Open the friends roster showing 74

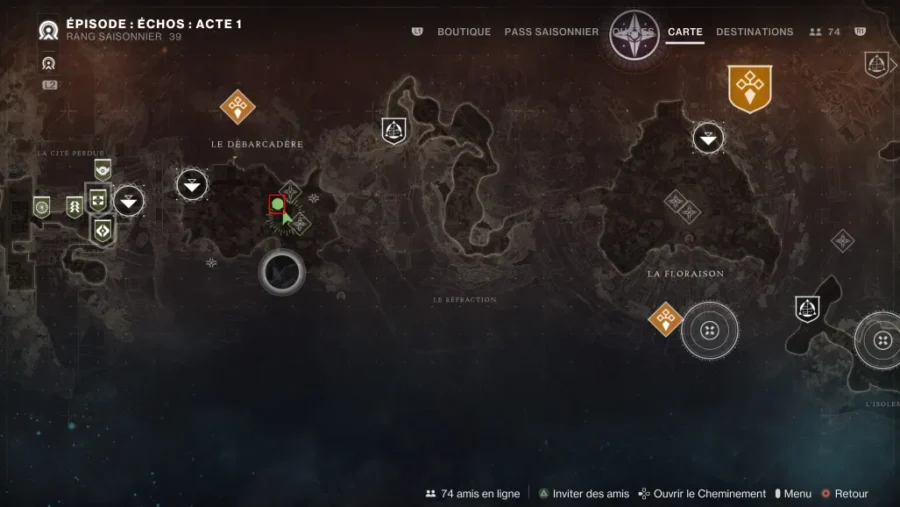pos(825,32)
